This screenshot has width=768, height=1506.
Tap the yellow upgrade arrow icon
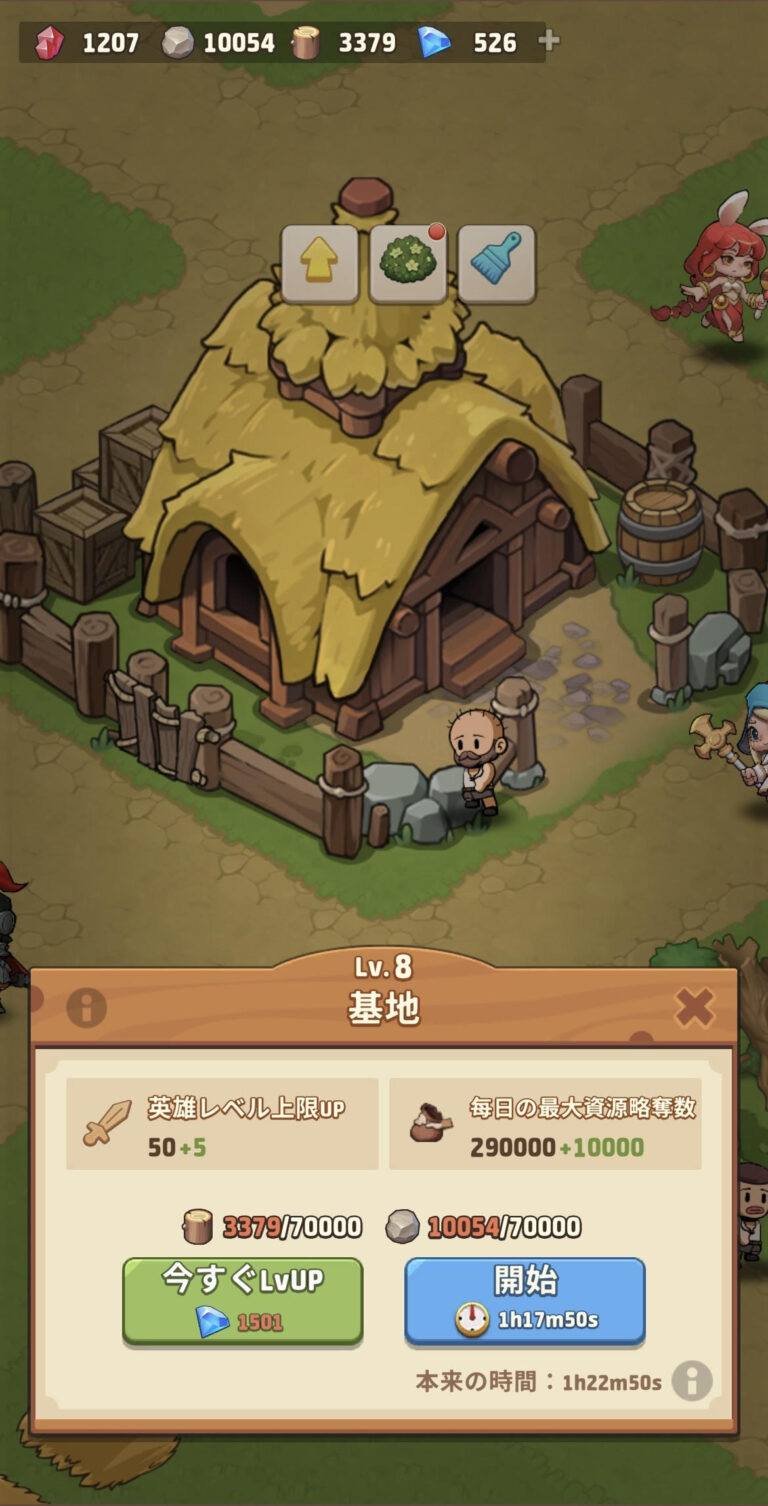click(x=320, y=264)
